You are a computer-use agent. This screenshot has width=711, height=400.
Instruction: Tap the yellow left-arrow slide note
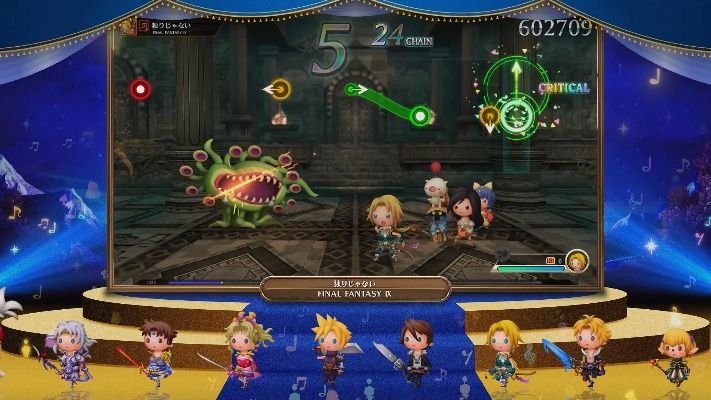tap(281, 89)
